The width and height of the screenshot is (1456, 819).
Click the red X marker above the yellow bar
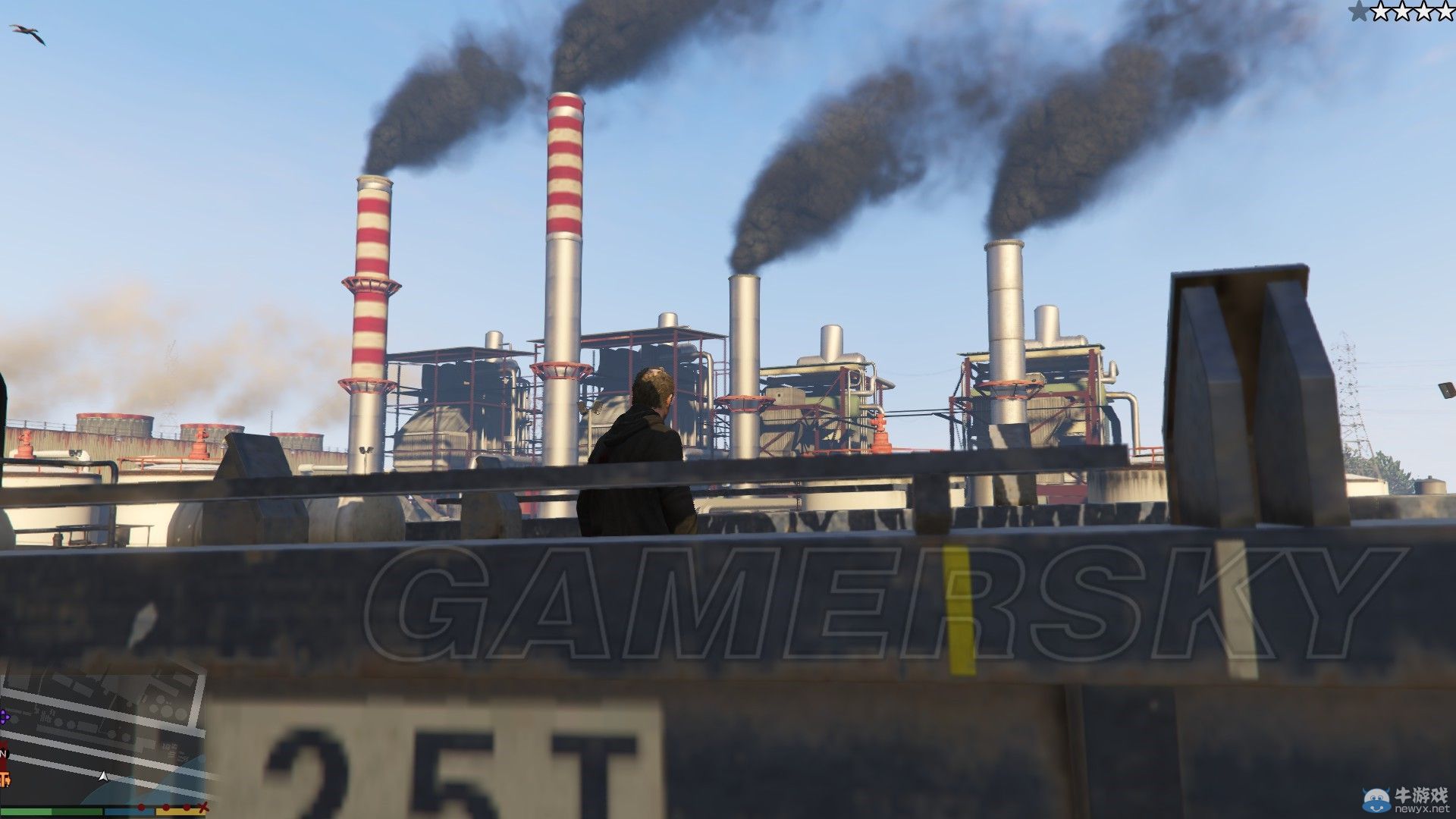tap(203, 806)
